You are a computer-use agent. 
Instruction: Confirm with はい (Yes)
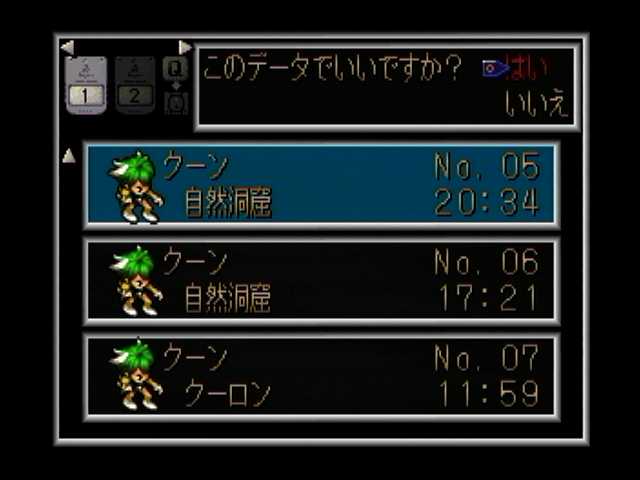pyautogui.click(x=528, y=69)
